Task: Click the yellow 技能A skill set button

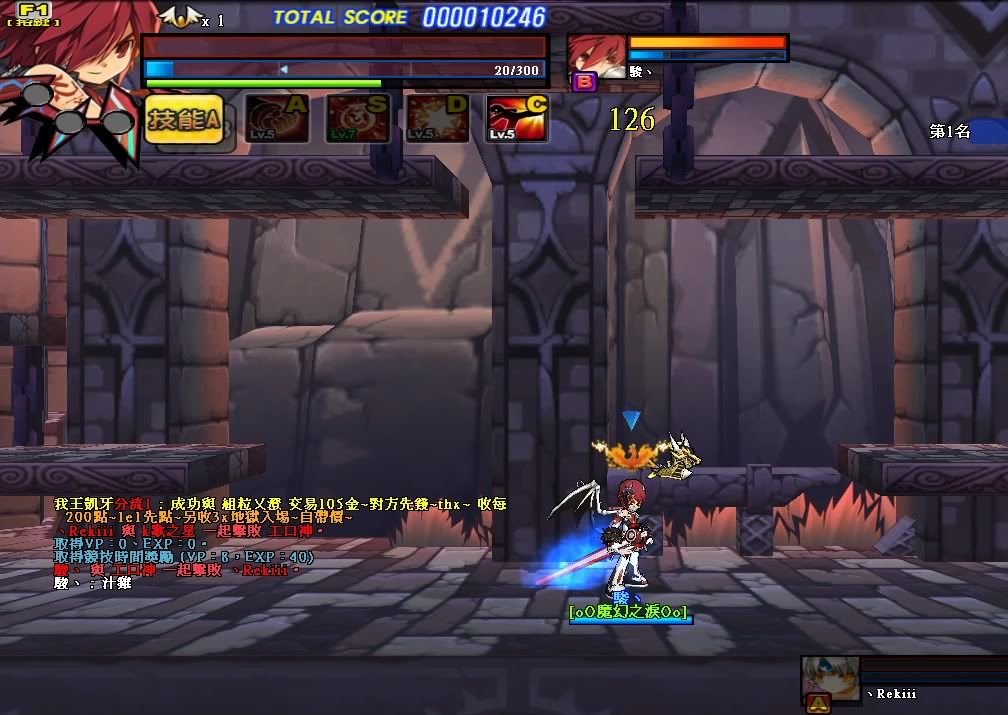Action: click(x=183, y=119)
